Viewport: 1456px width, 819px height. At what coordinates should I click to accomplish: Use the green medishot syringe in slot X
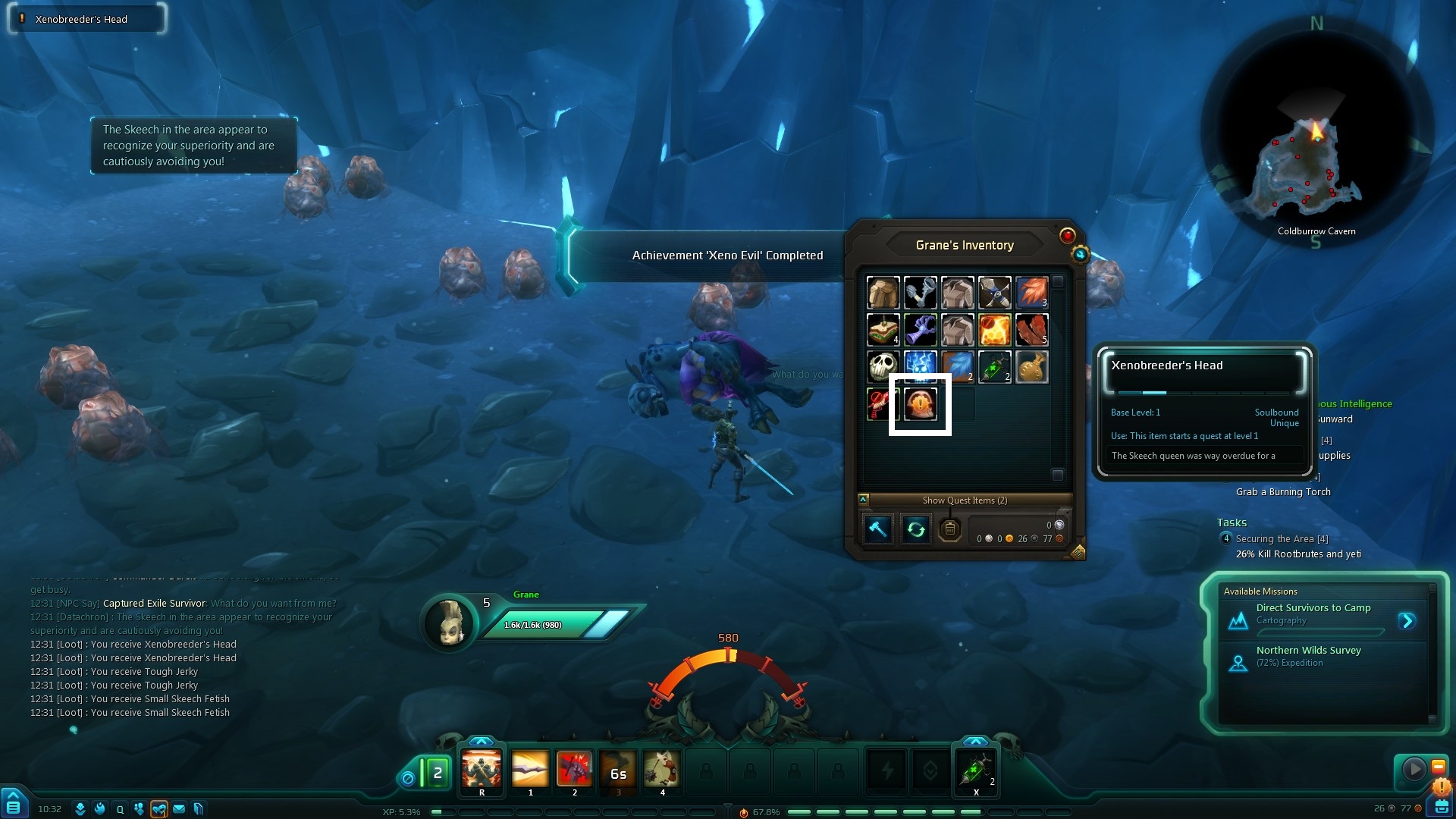pos(976,770)
